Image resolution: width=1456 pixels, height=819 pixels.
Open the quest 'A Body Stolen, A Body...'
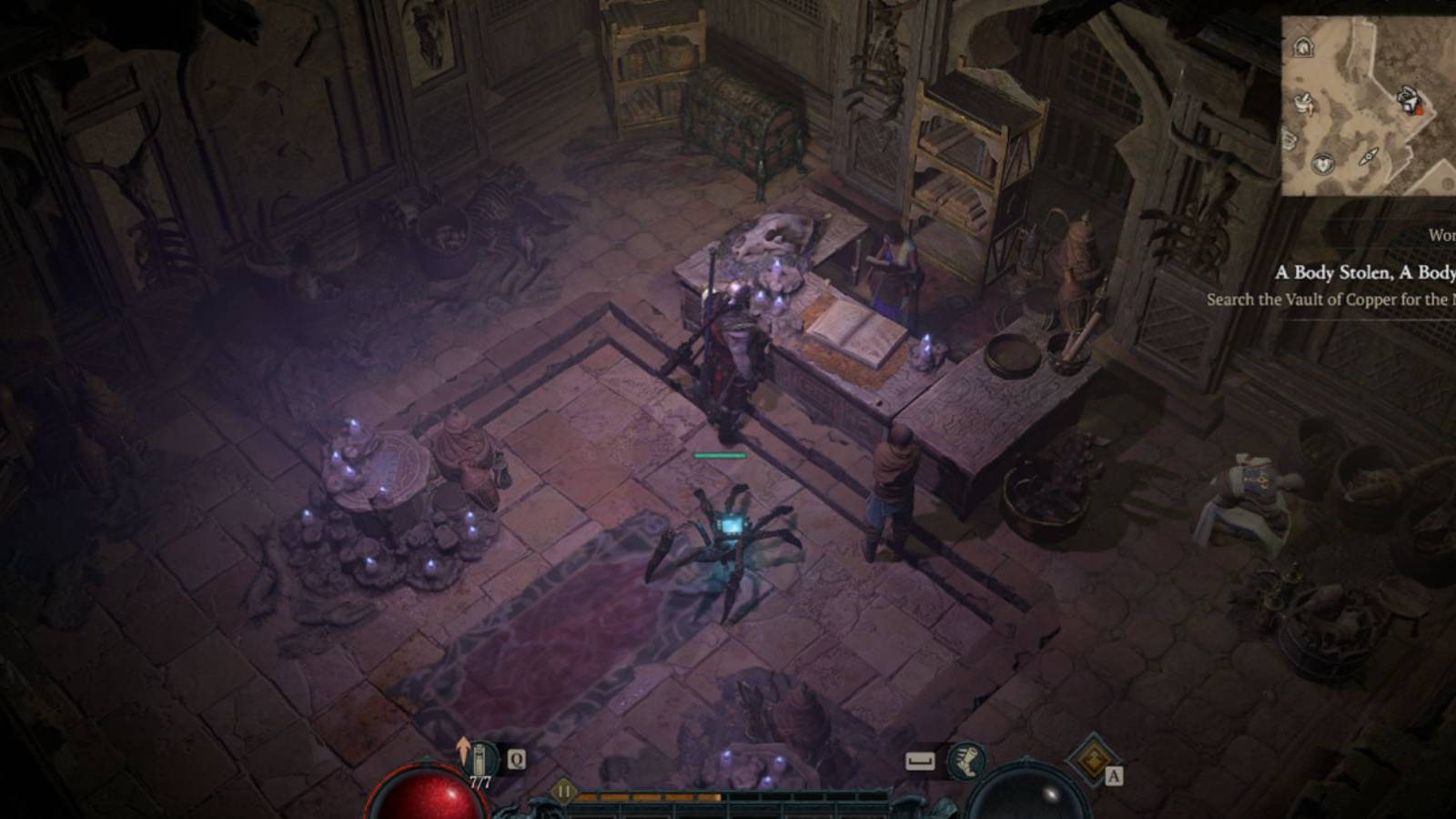tap(1364, 270)
